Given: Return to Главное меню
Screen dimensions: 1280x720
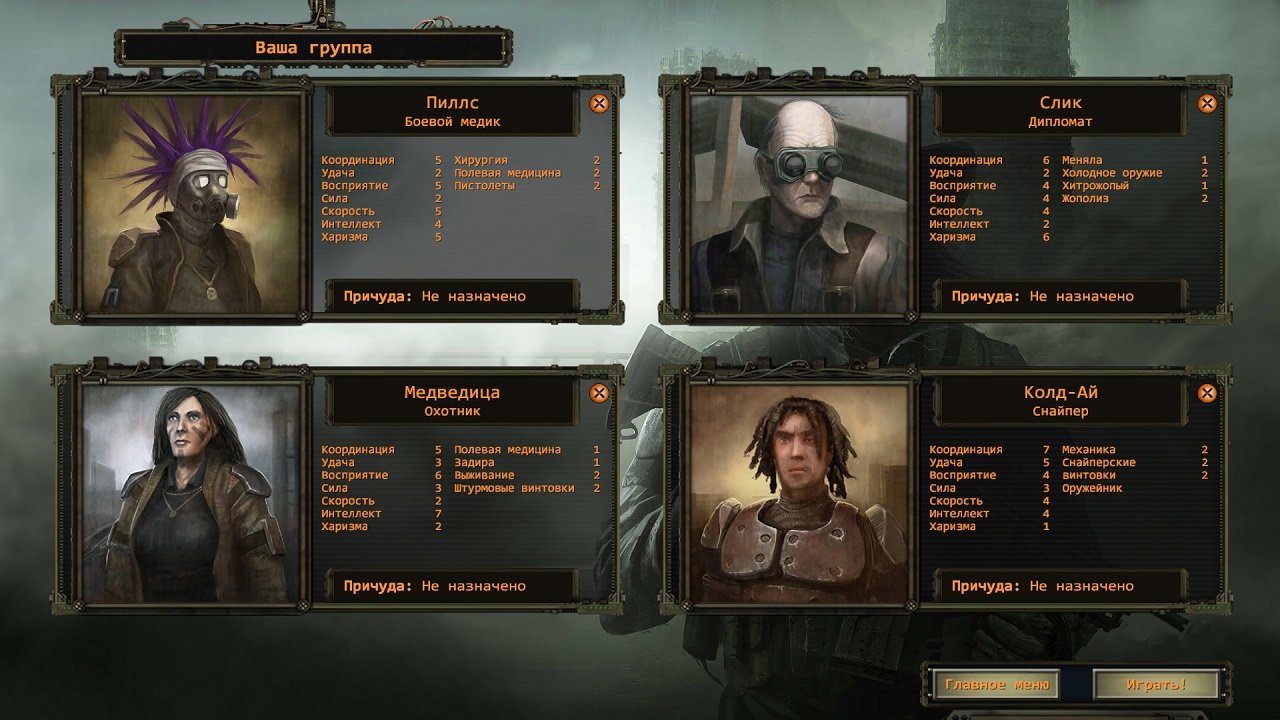Looking at the screenshot, I should coord(998,684).
